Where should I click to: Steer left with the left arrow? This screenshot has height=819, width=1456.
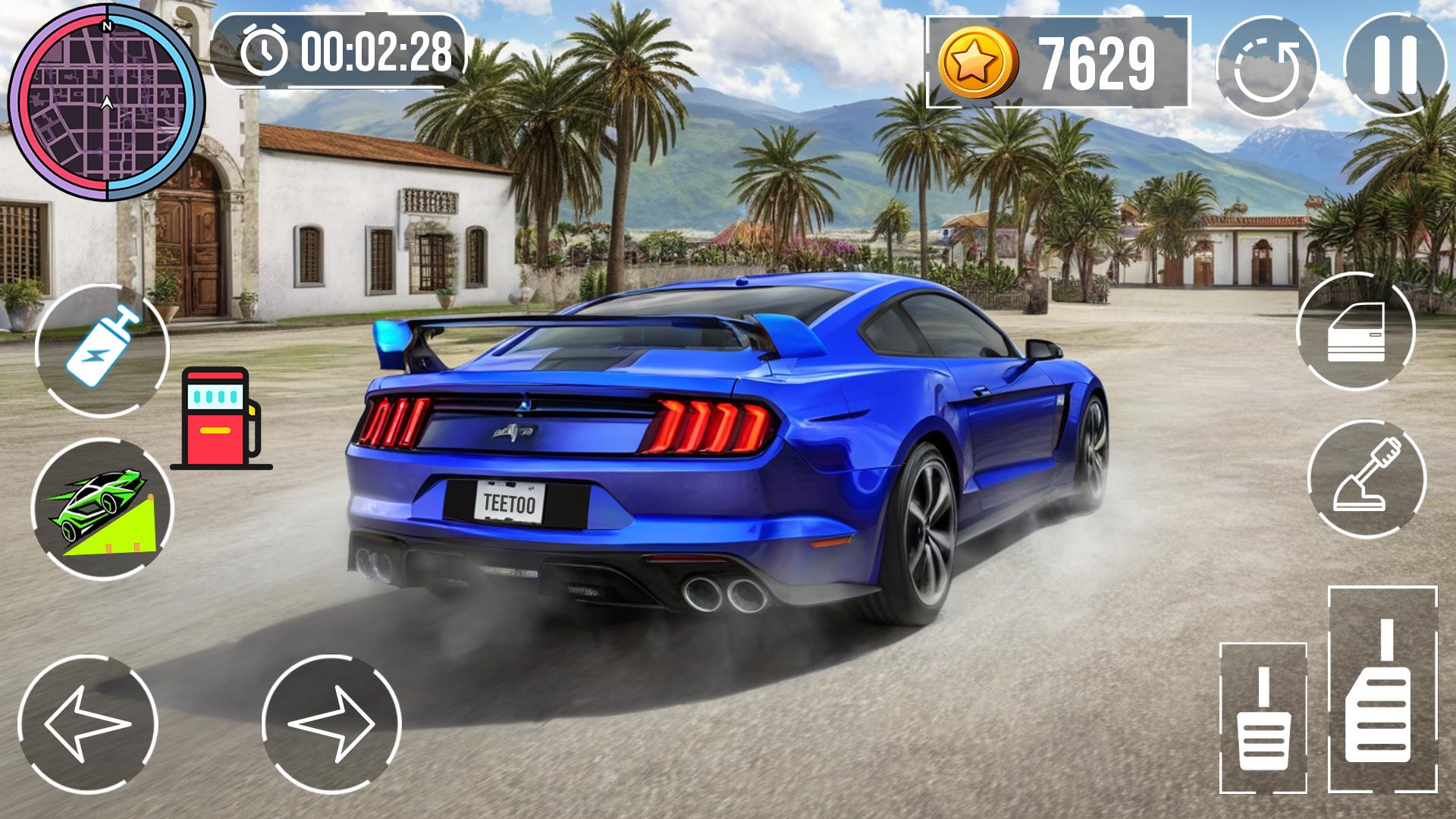click(x=87, y=724)
